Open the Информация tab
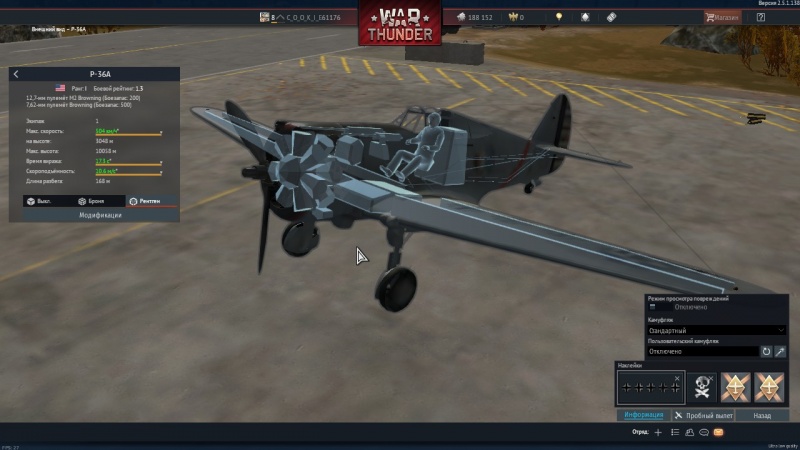This screenshot has width=800, height=450. point(643,415)
